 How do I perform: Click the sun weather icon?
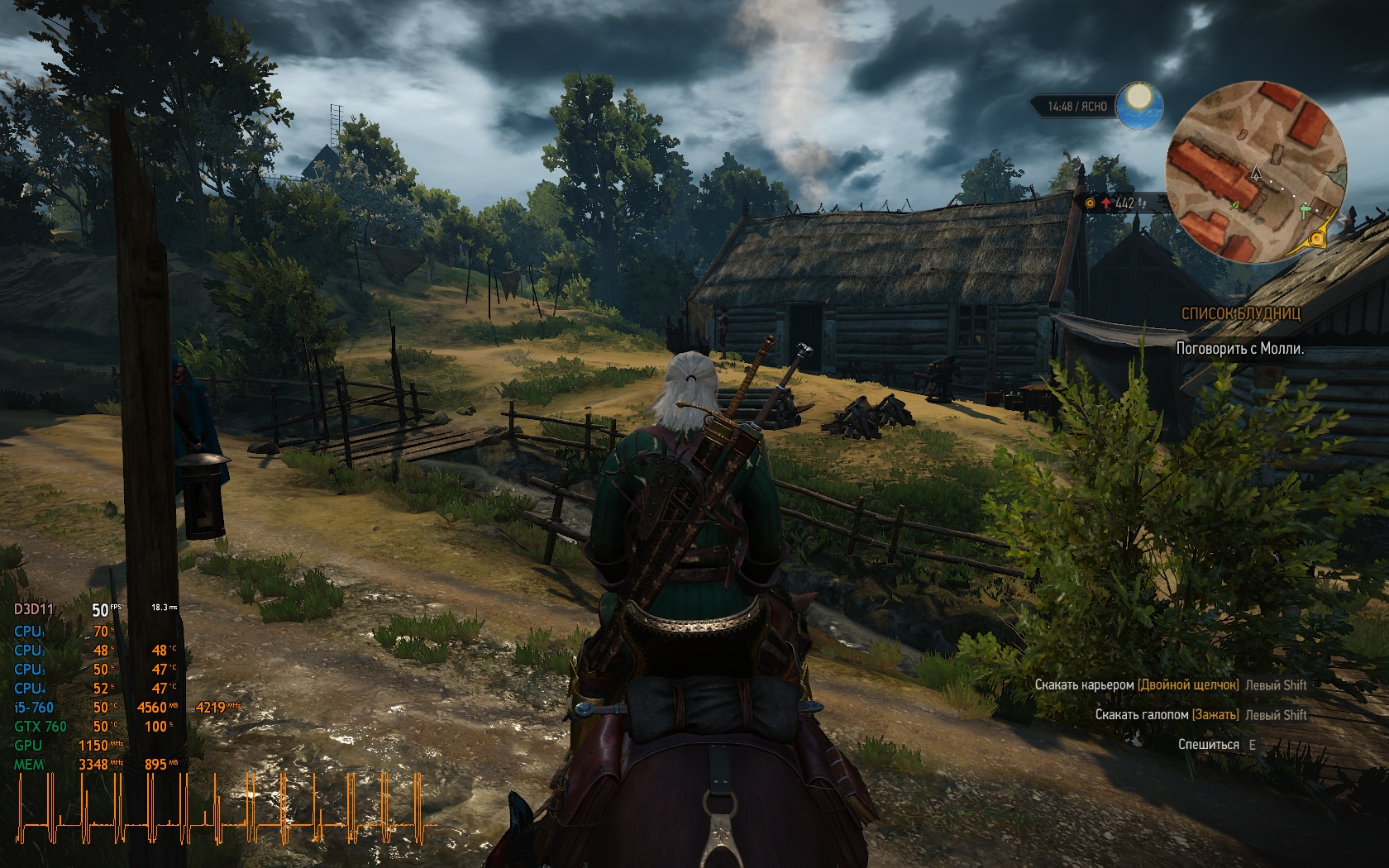pyautogui.click(x=1140, y=106)
